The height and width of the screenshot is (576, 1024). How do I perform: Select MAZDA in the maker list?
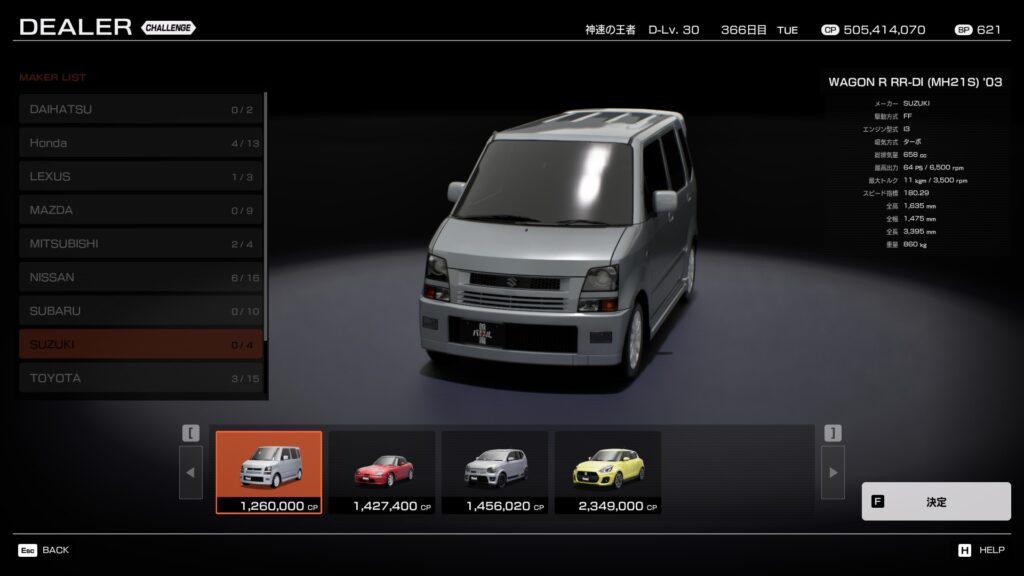pos(140,210)
